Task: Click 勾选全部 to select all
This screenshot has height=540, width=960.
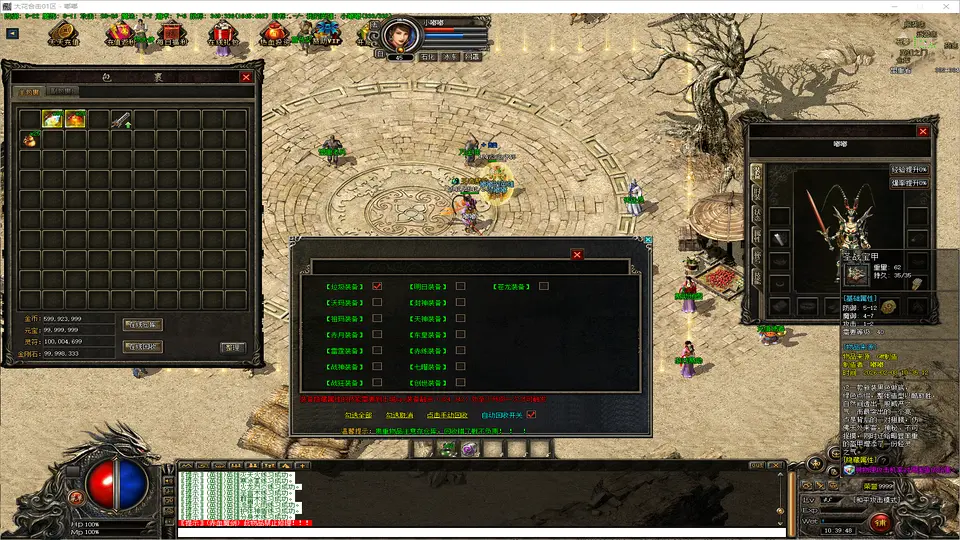Action: pyautogui.click(x=358, y=415)
